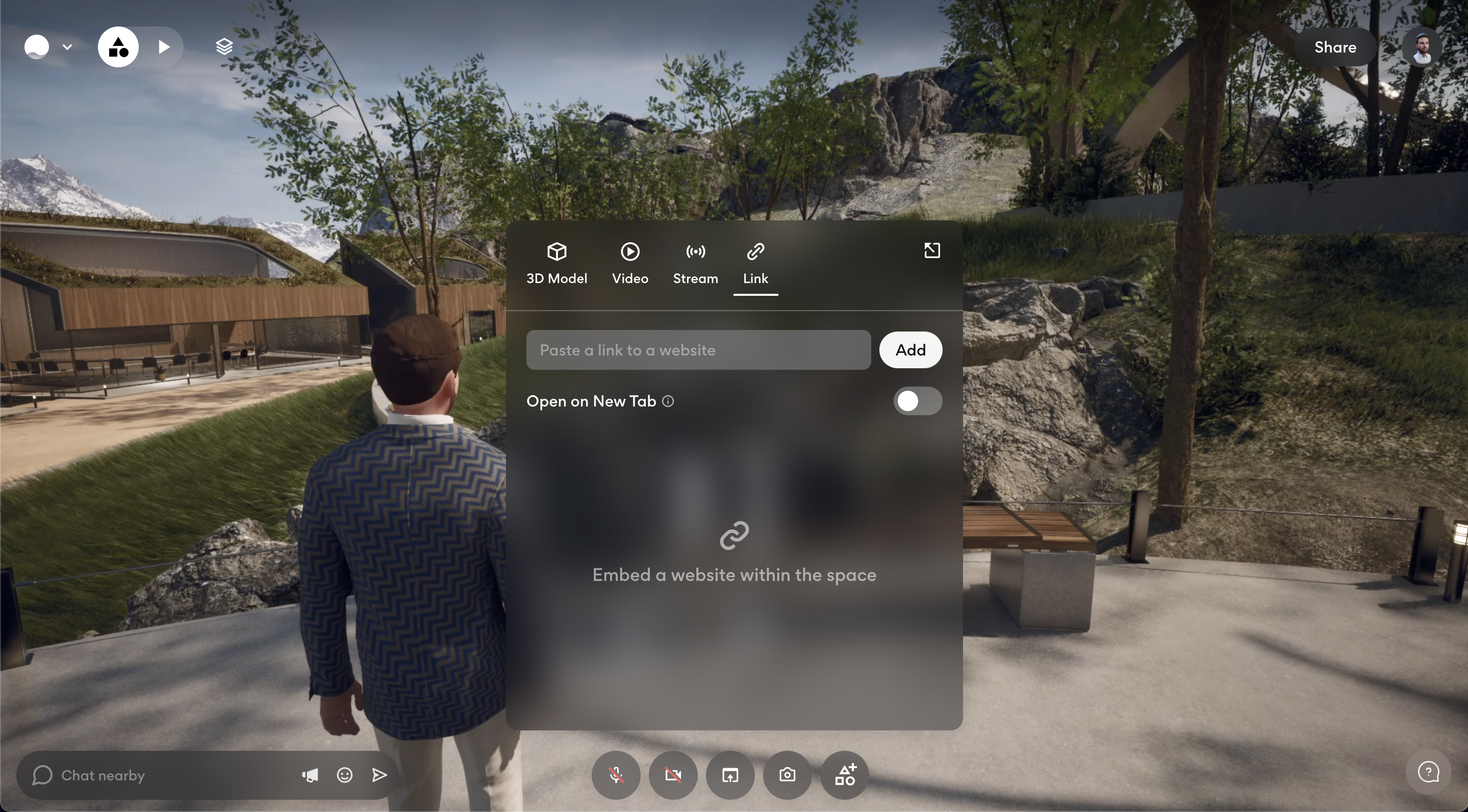Switch to the 3D Model tab

[556, 263]
